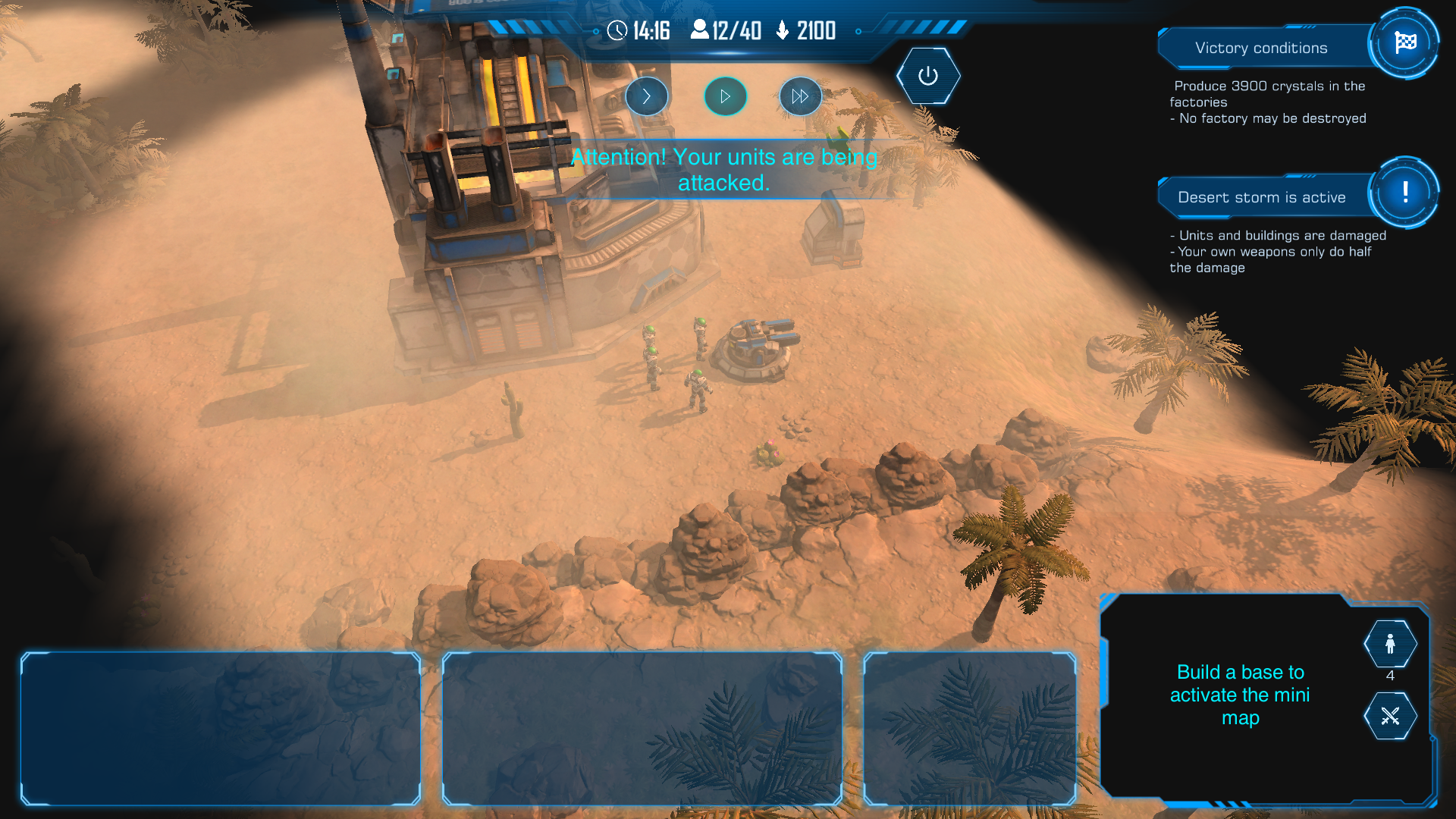Toggle the Desert storm is active header
The height and width of the screenshot is (819, 1456).
coord(1261,197)
